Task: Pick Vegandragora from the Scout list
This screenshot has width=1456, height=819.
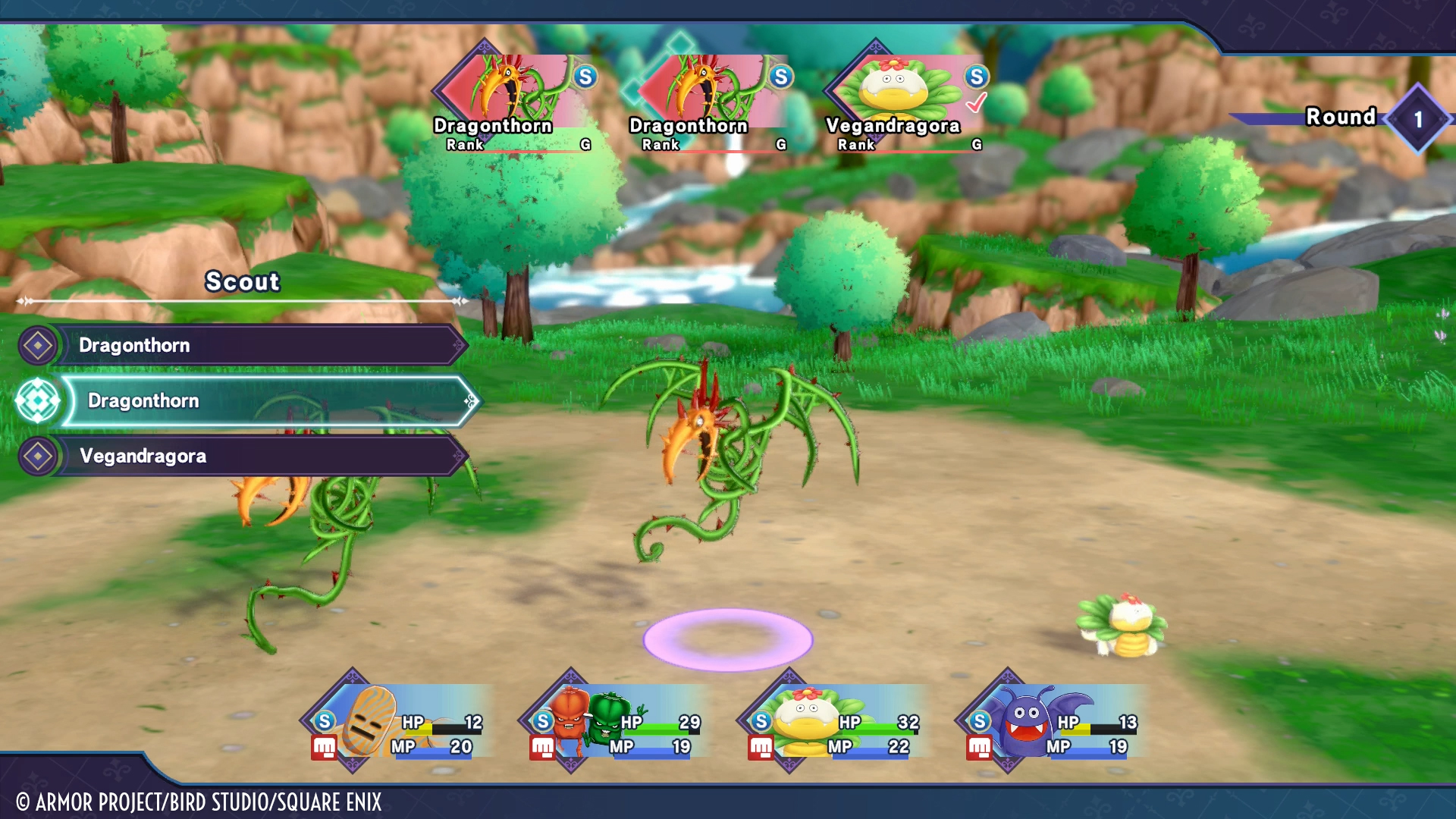Action: click(258, 456)
